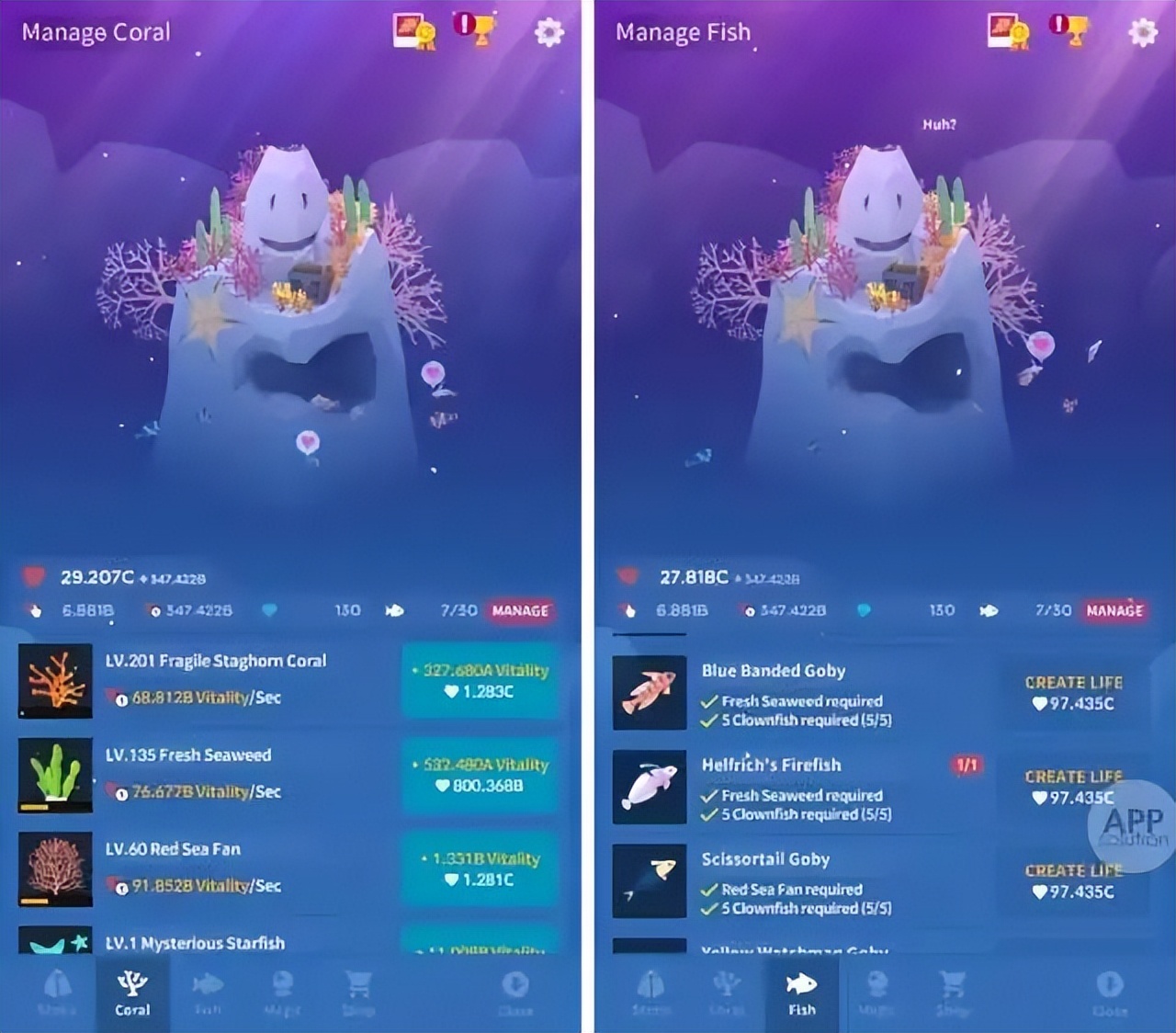Select the Red Sea Fan thumbnail image
The height and width of the screenshot is (1033, 1176).
pos(53,870)
